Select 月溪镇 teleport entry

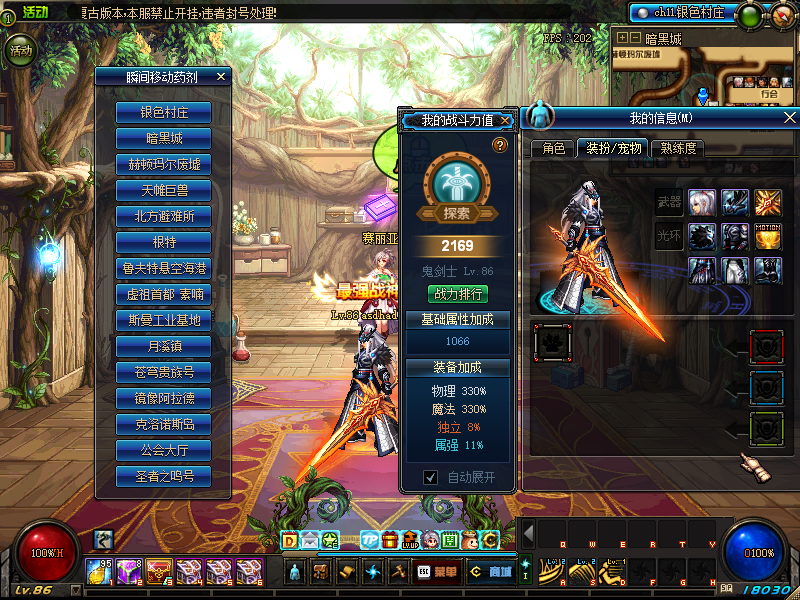[164, 346]
